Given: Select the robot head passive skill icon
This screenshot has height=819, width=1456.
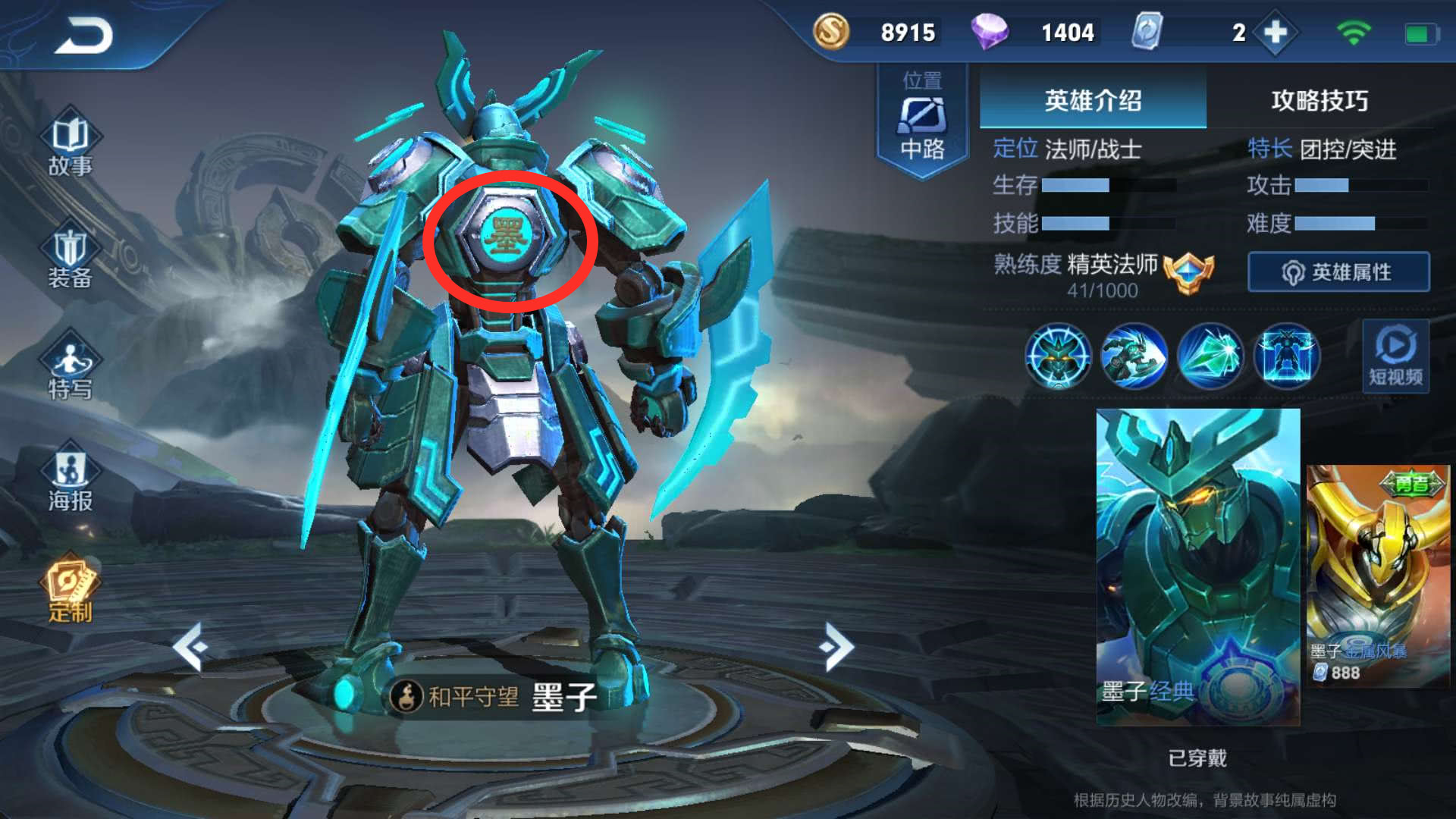Looking at the screenshot, I should (1058, 356).
